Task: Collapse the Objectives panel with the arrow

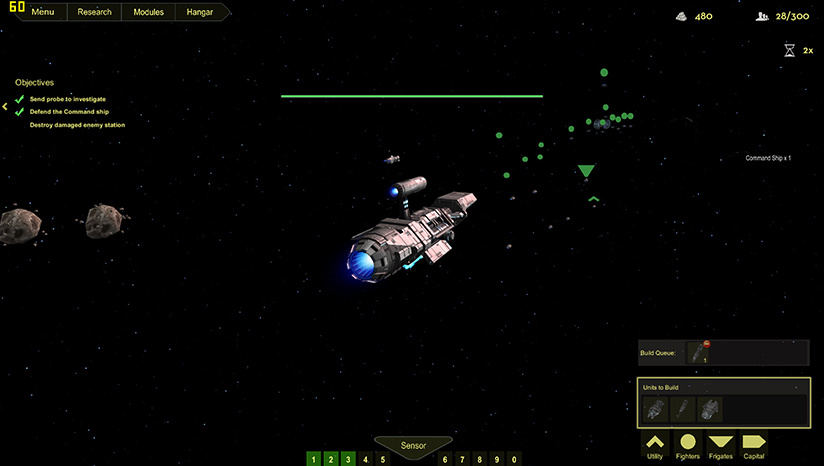Action: click(x=5, y=105)
